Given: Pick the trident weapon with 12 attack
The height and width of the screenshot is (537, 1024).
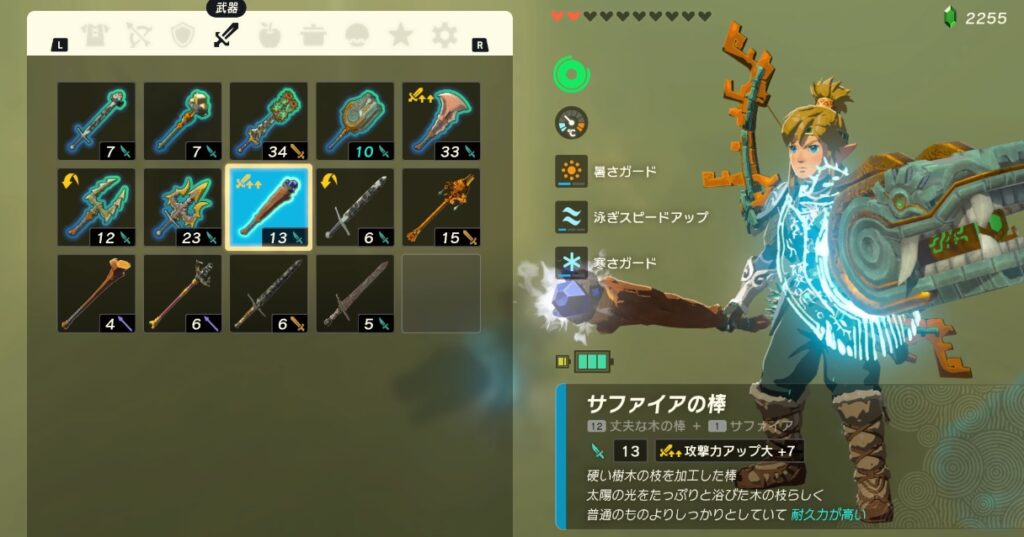Looking at the screenshot, I should [x=96, y=207].
